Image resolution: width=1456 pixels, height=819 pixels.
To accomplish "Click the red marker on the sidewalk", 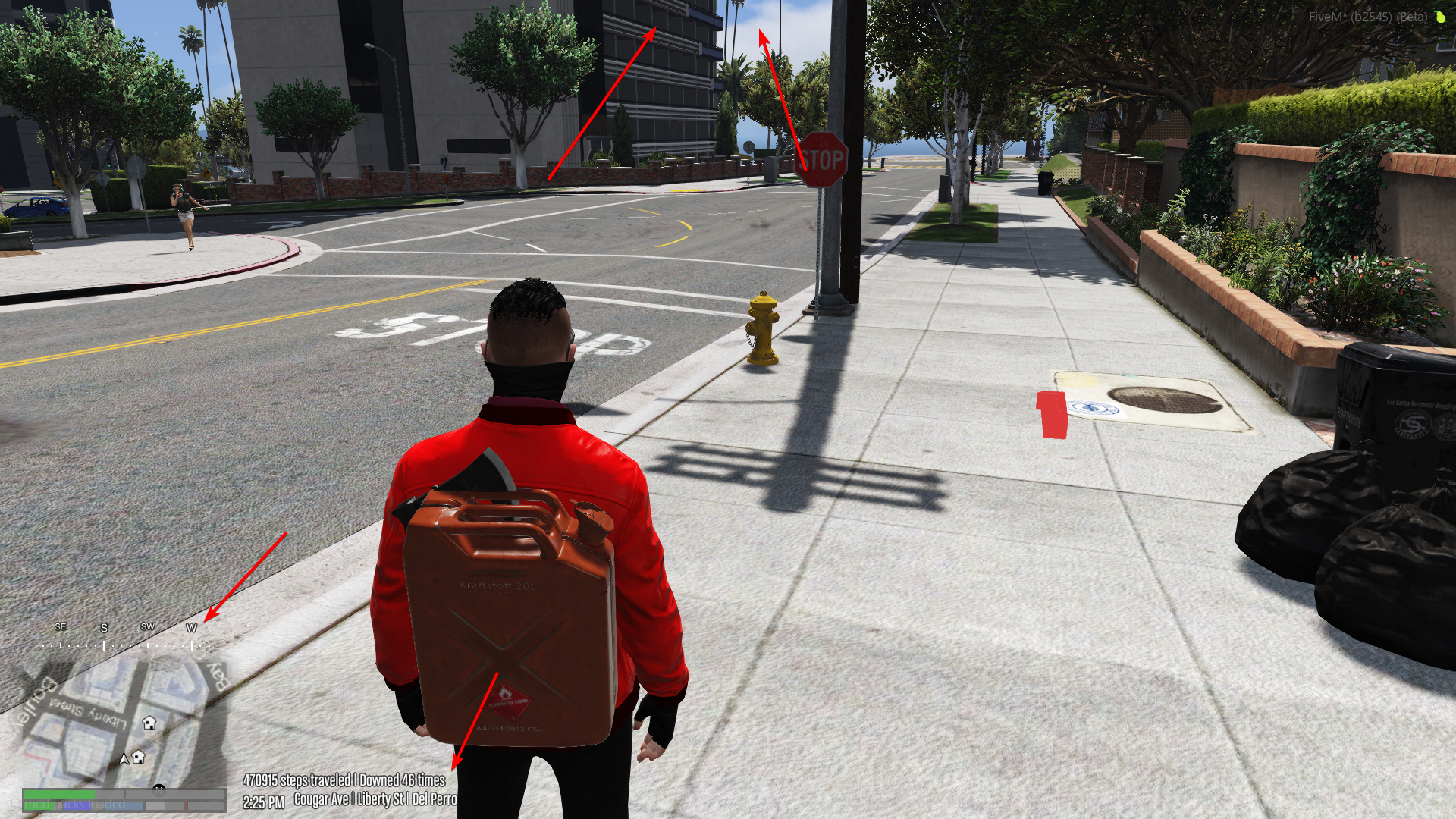I will 1050,413.
